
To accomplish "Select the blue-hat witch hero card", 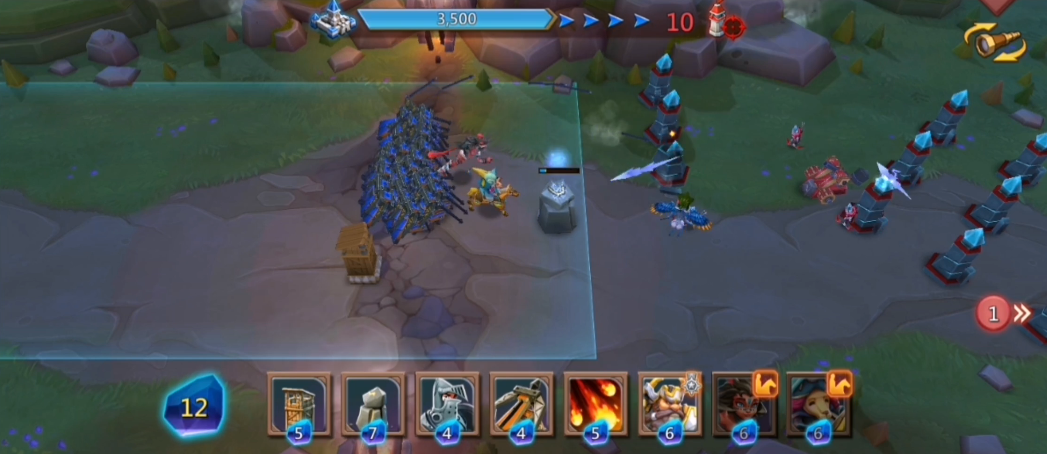I will [817, 404].
